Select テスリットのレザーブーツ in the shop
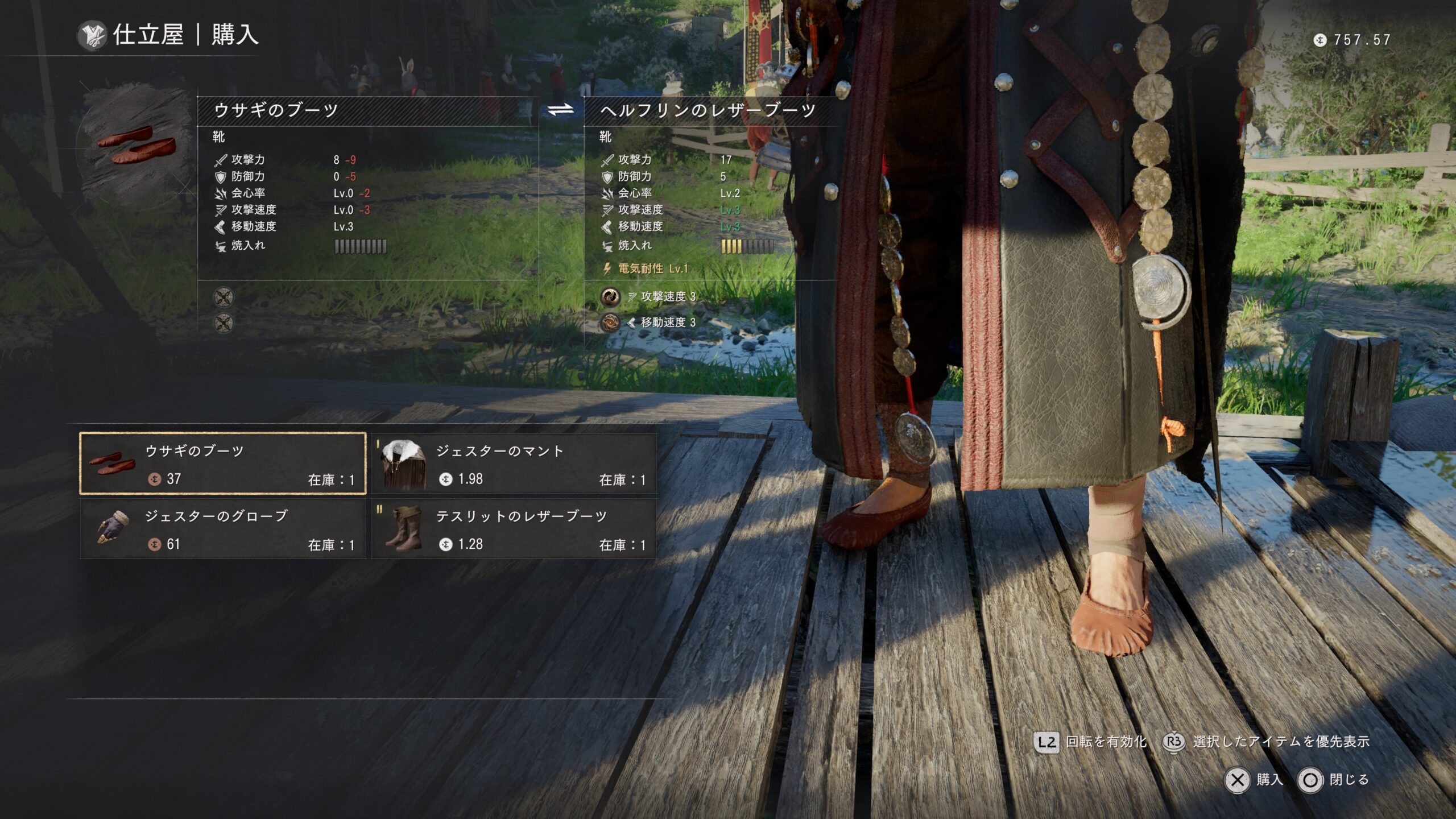Image resolution: width=1456 pixels, height=819 pixels. 514,529
